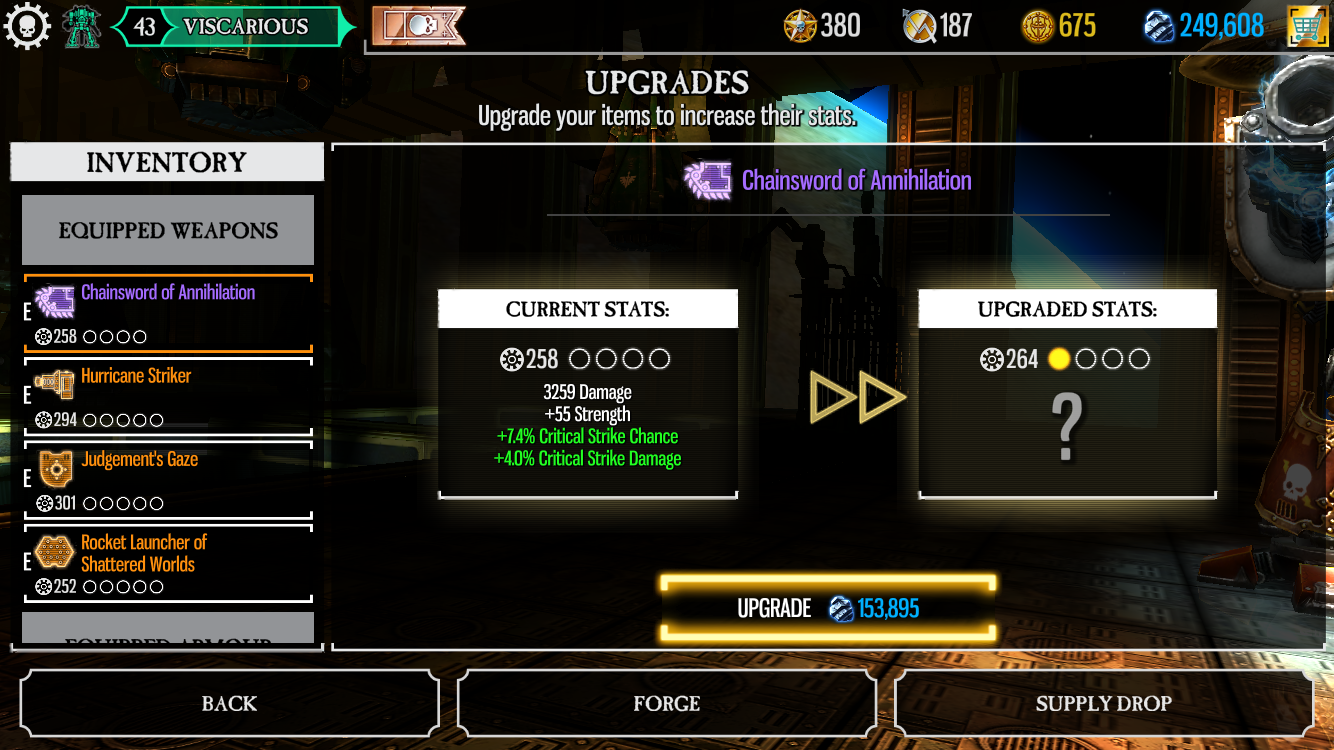Image resolution: width=1334 pixels, height=750 pixels.
Task: Click the Viscarious player profile banner
Action: point(233,27)
